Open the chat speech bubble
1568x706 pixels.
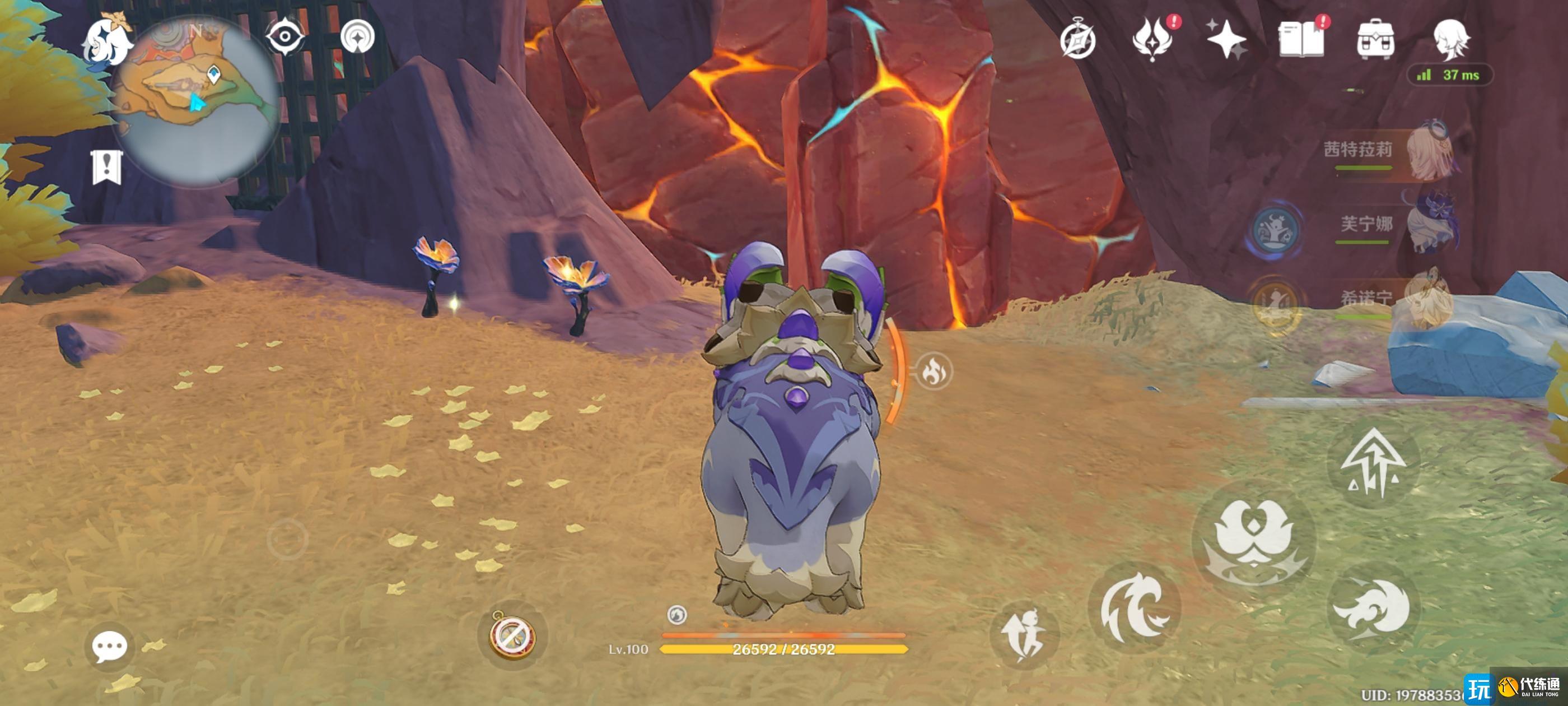(x=110, y=646)
